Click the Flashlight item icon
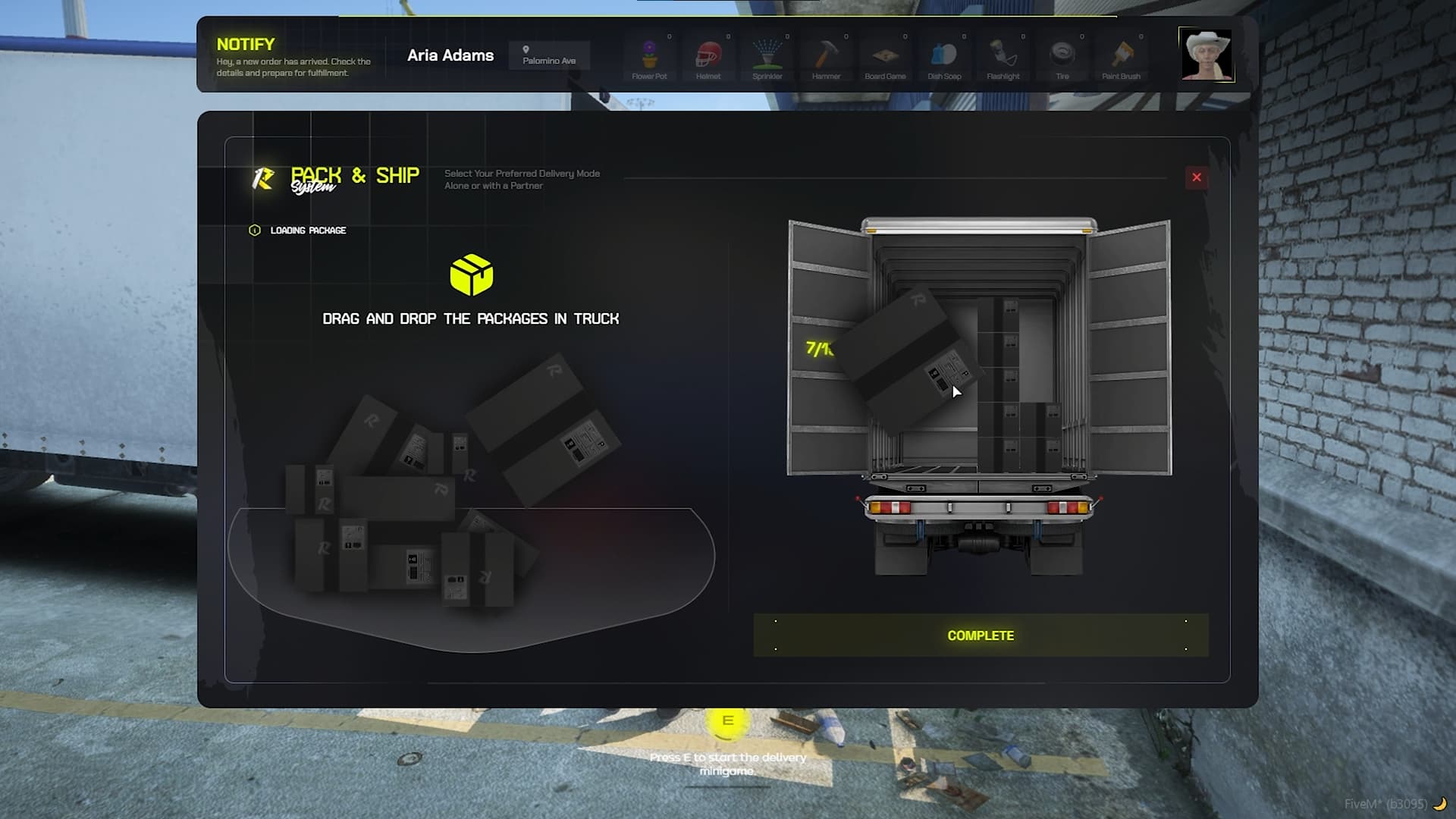This screenshot has height=819, width=1456. (x=1003, y=53)
